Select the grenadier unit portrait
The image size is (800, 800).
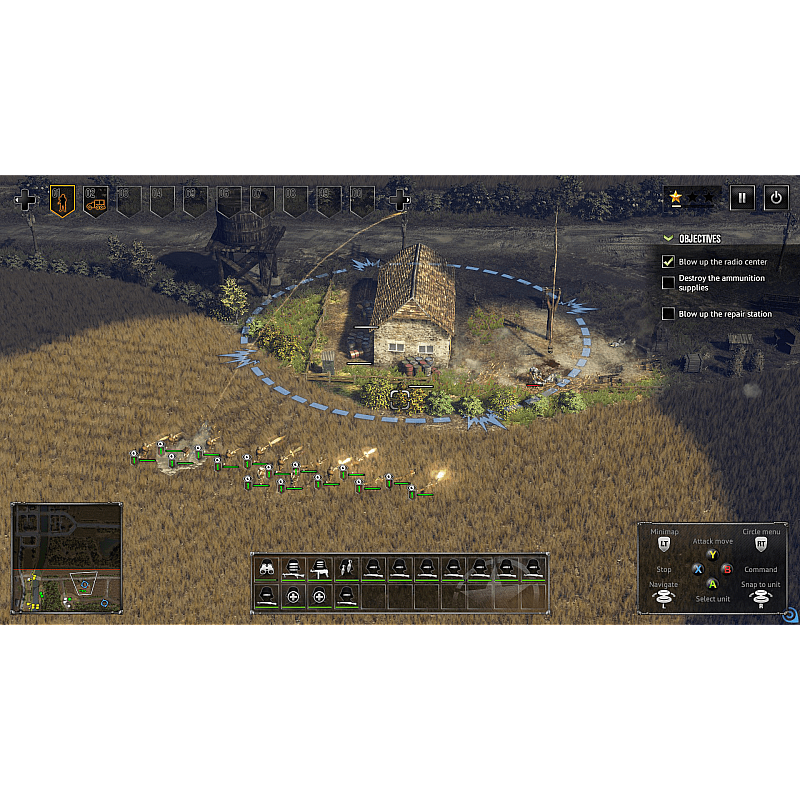(x=346, y=569)
